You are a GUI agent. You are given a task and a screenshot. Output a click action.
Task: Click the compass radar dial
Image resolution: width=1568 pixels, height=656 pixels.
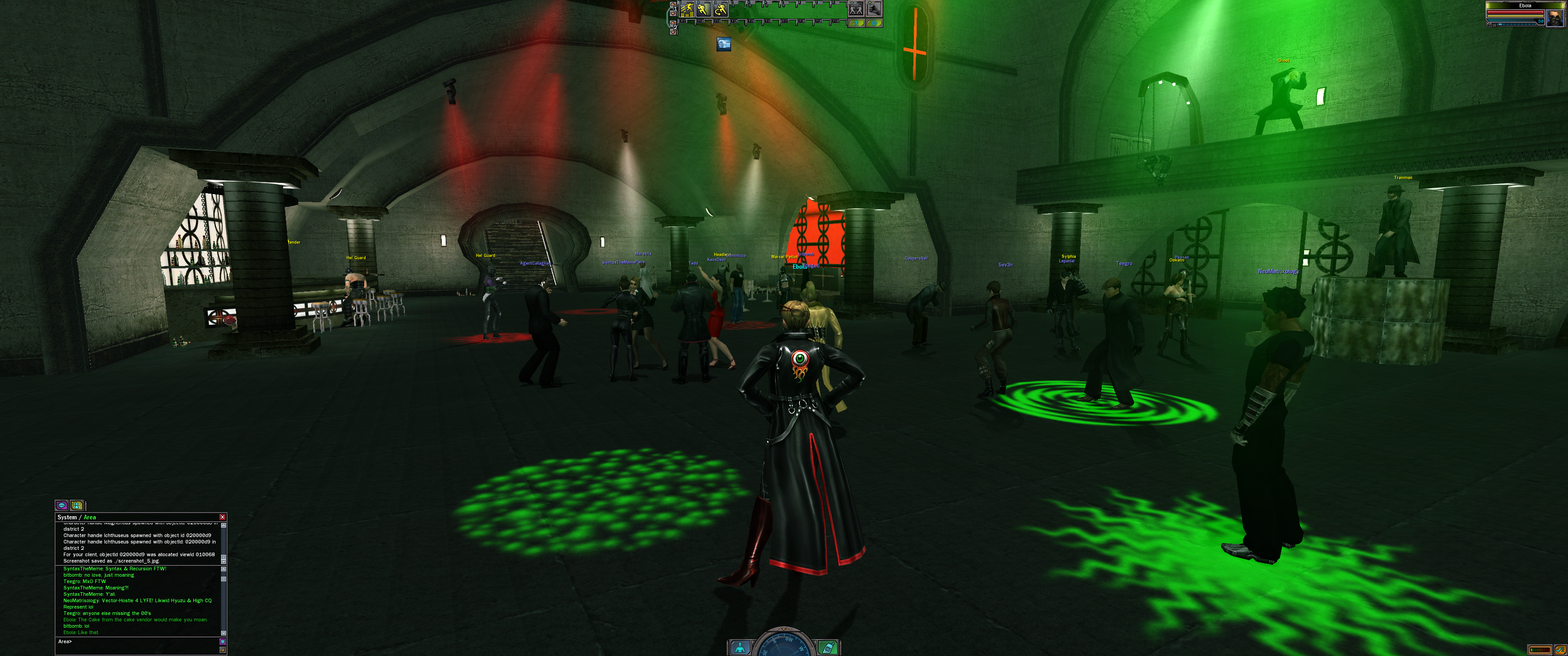(784, 646)
